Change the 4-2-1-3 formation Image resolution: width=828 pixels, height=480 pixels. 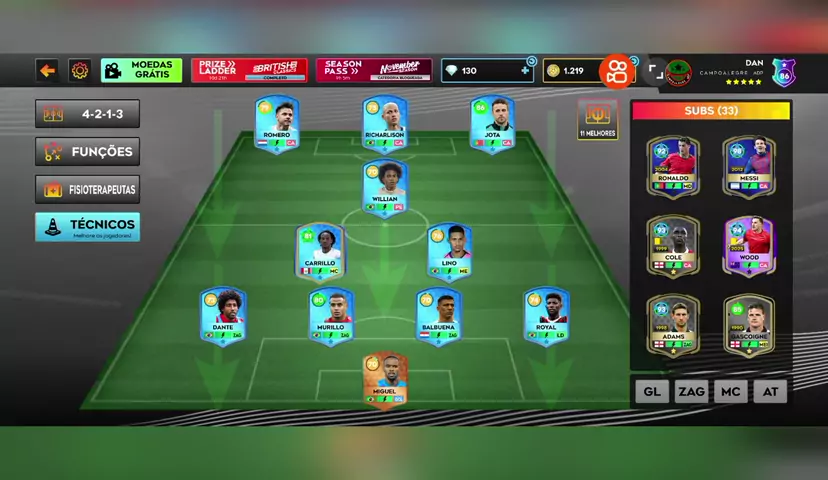[87, 114]
